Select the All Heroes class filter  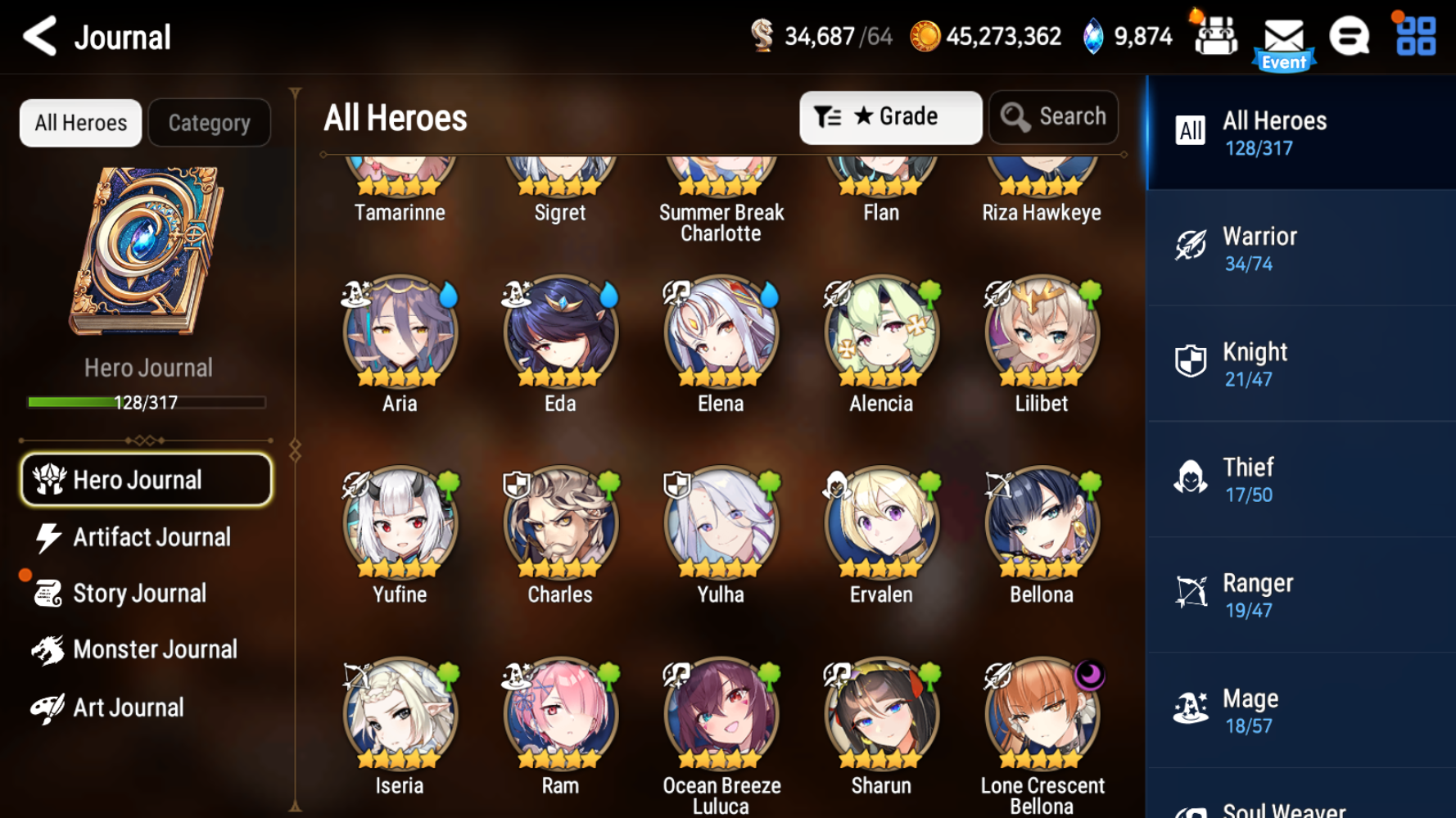point(1300,132)
